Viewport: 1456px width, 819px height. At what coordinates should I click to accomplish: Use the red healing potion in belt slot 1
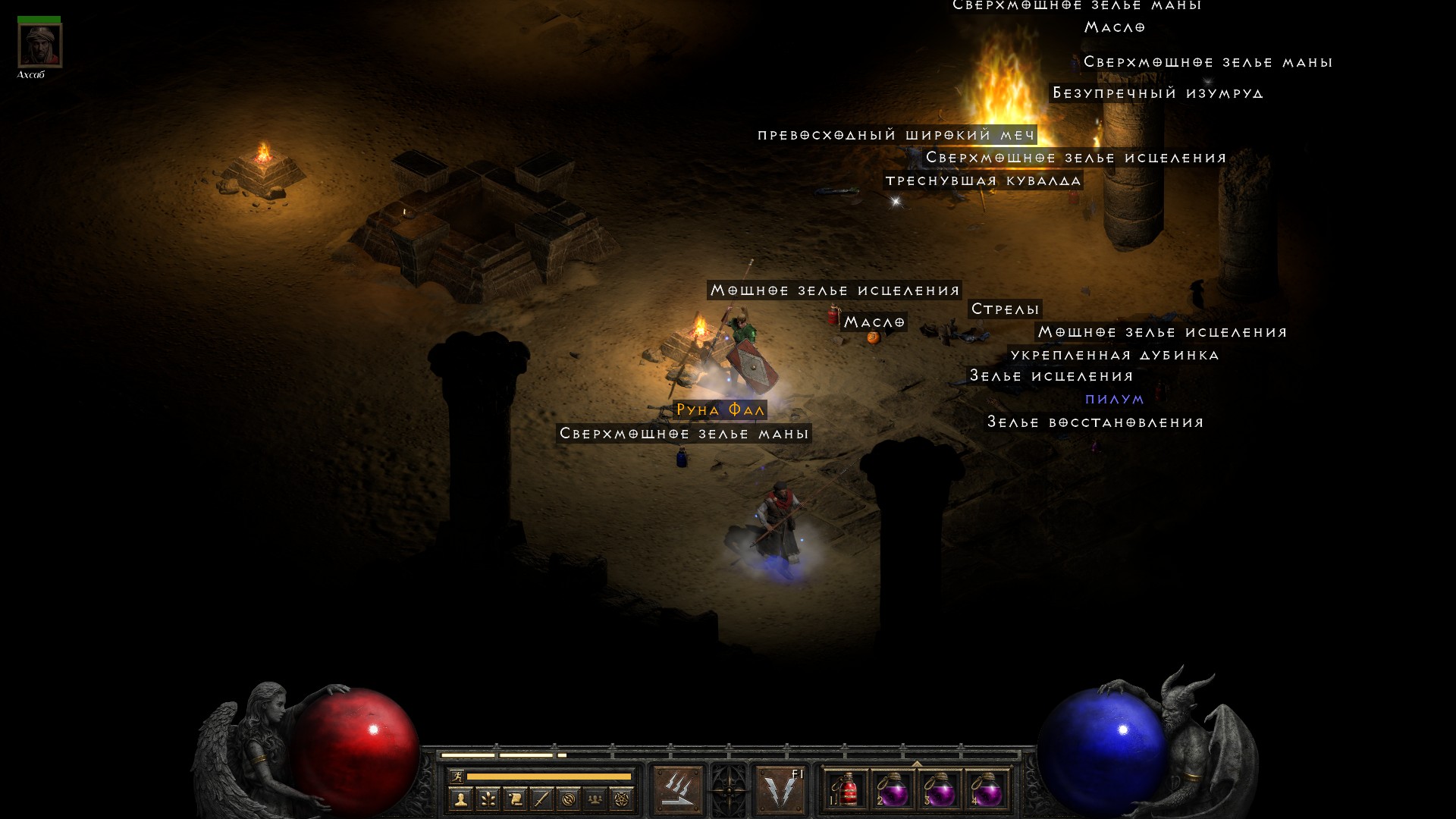[x=846, y=791]
